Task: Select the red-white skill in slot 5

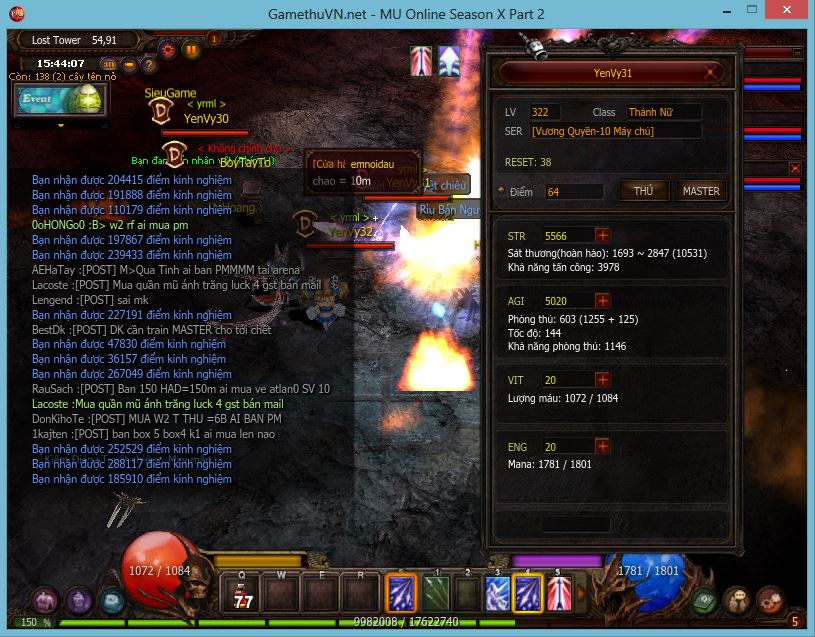Action: tap(558, 593)
